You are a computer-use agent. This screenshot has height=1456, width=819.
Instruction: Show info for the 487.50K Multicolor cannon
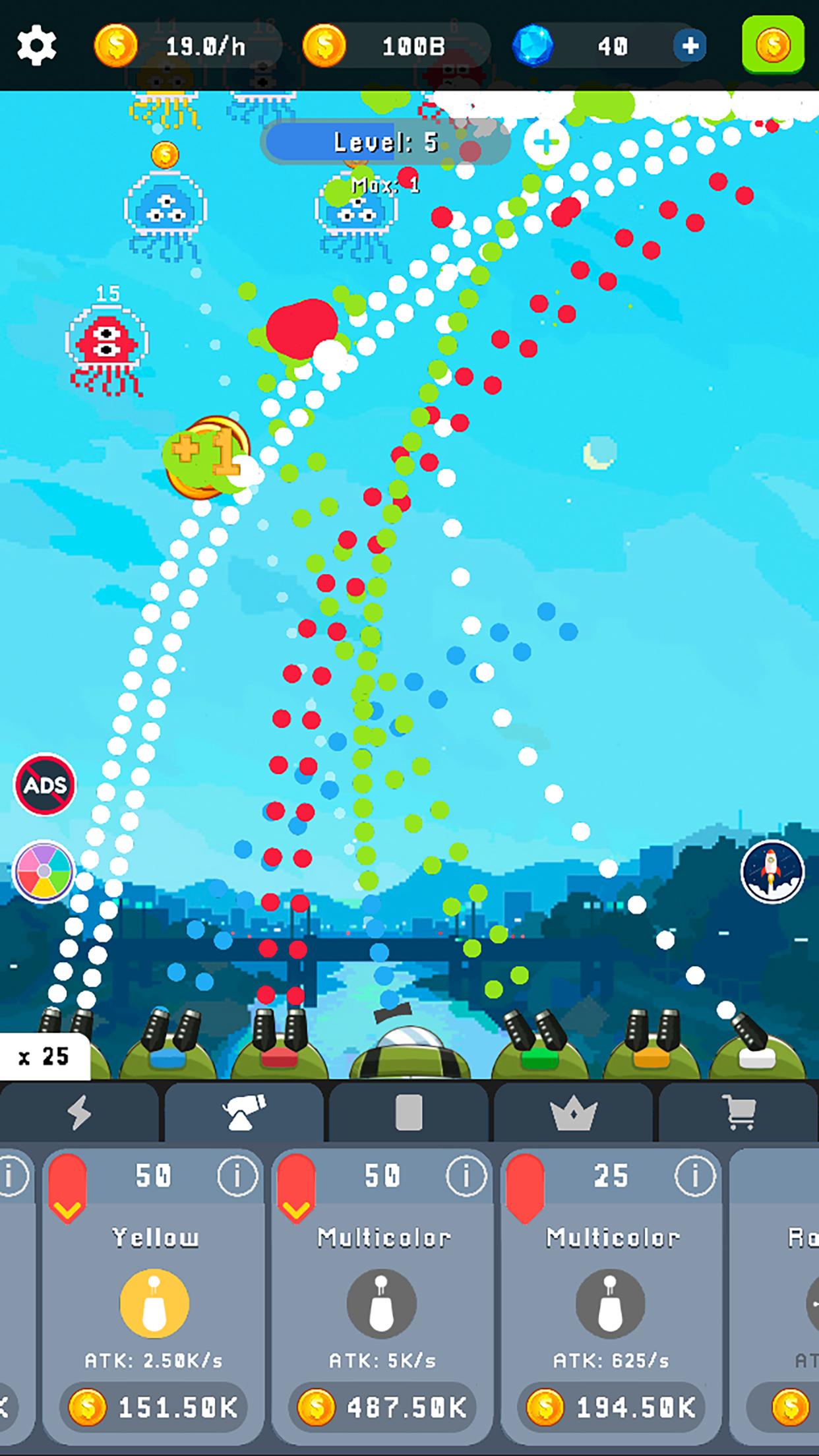pos(466,1174)
